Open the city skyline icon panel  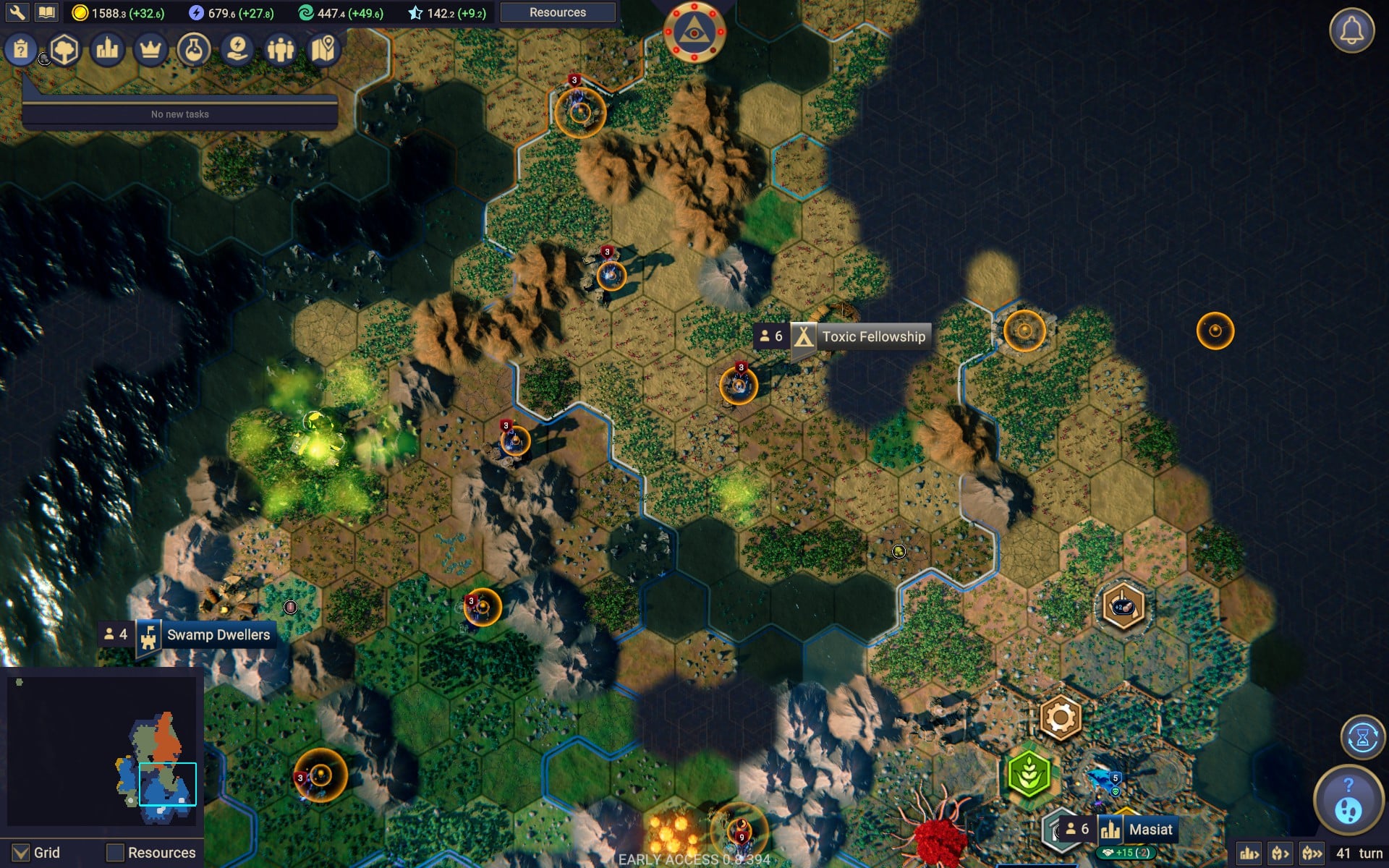point(107,50)
